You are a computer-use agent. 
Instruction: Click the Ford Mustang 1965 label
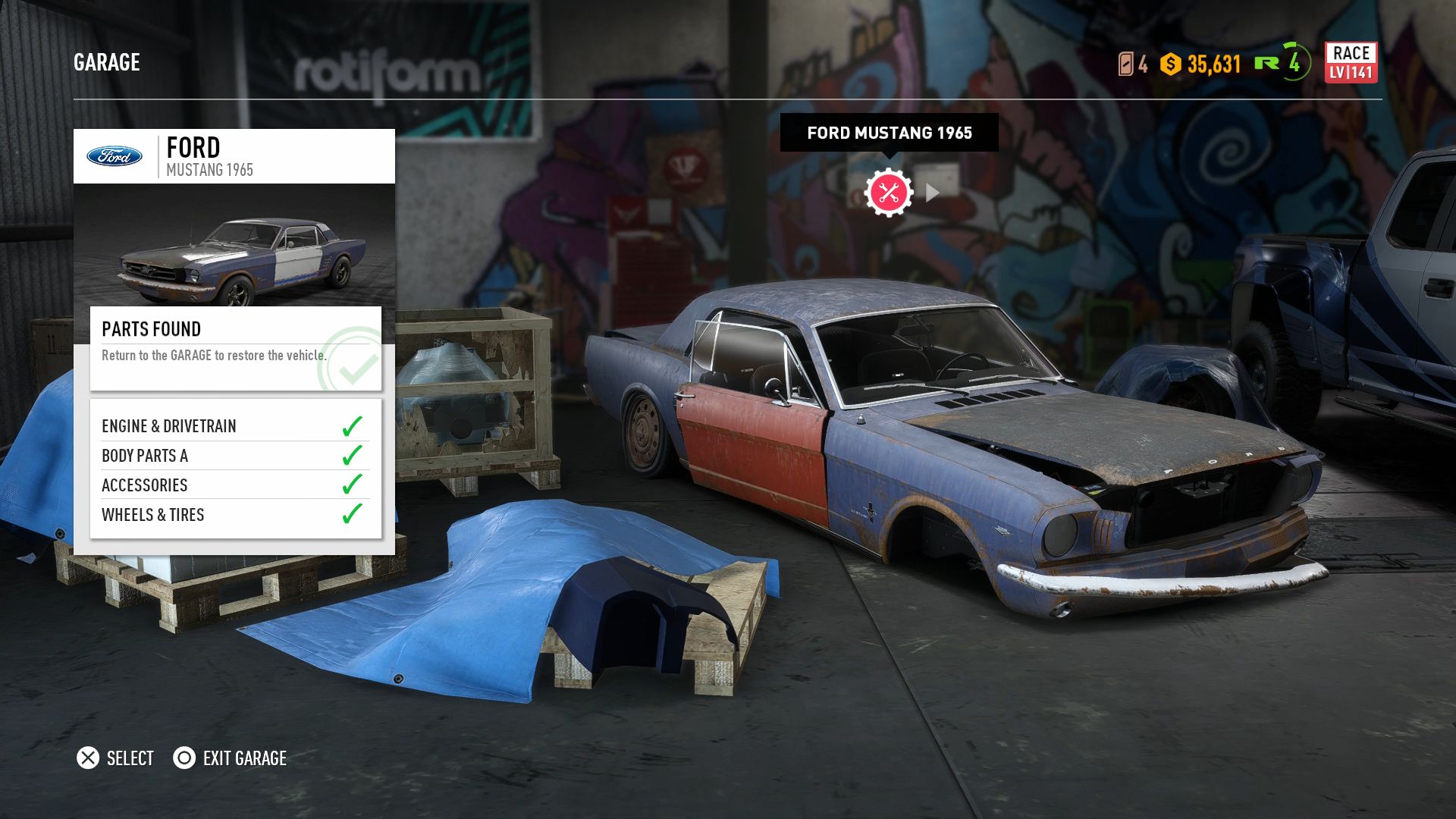click(x=889, y=133)
